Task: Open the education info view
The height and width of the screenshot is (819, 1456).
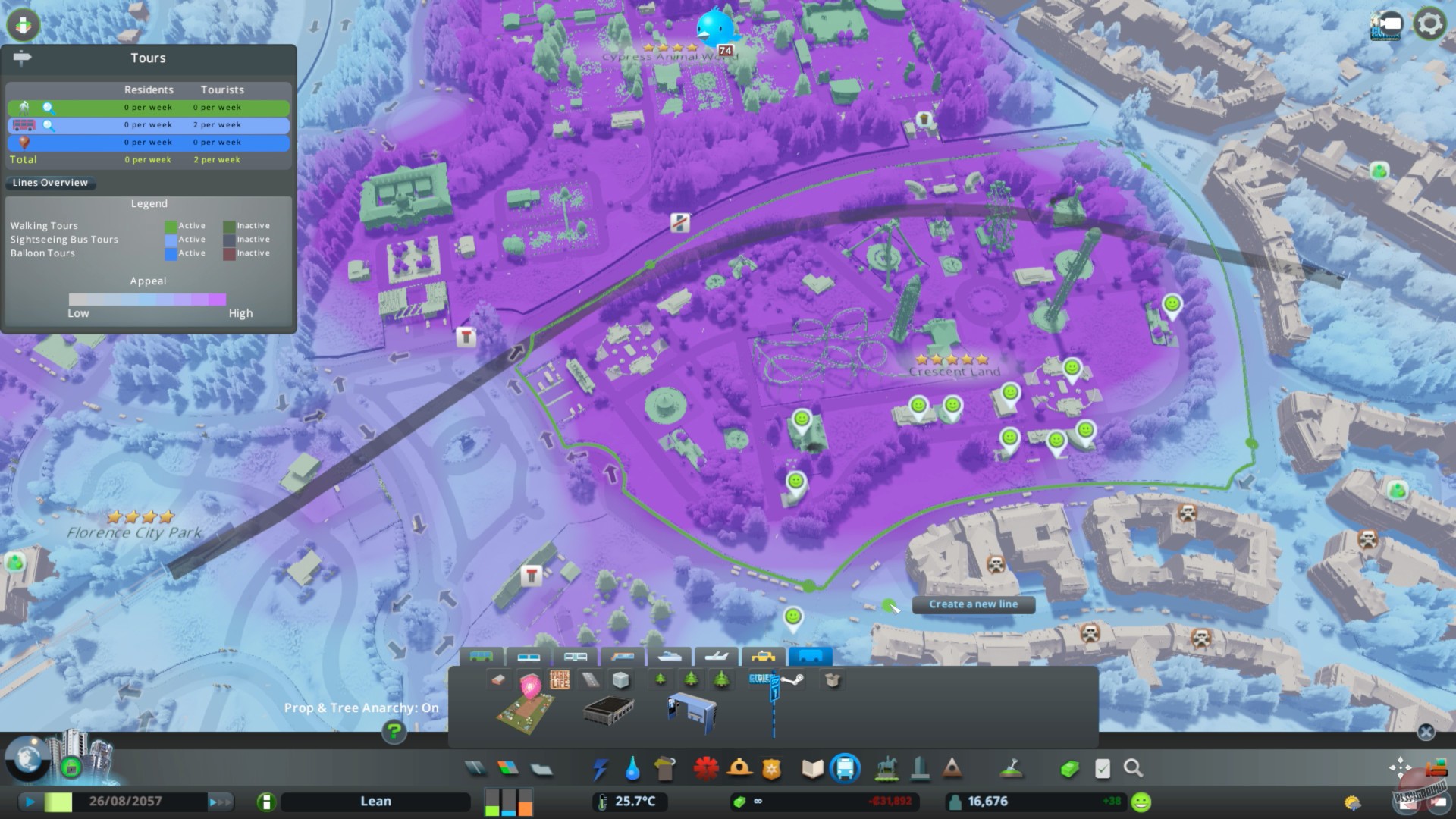Action: tap(811, 769)
